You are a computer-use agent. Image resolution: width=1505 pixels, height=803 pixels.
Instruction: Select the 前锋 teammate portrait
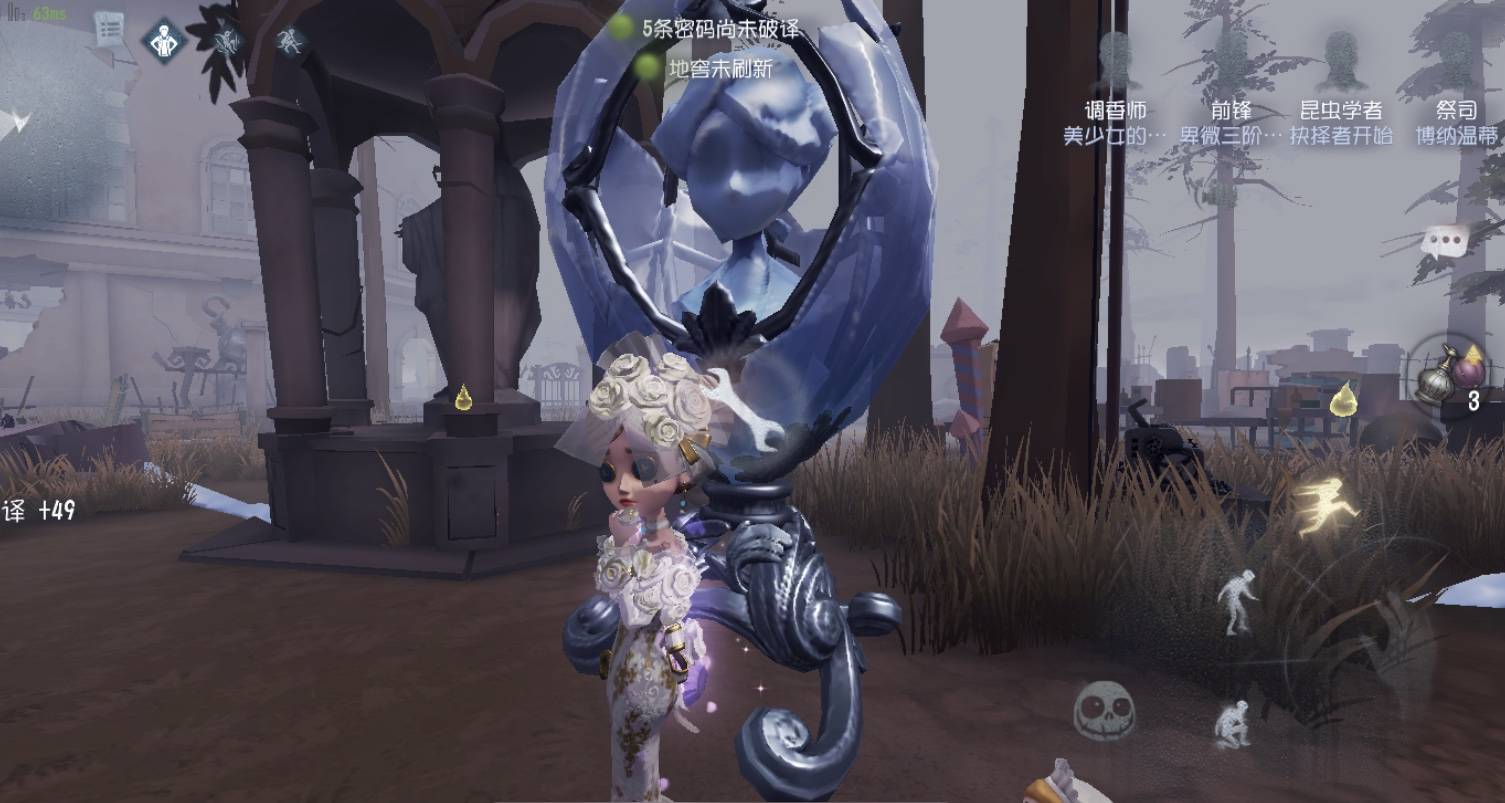tap(1229, 62)
